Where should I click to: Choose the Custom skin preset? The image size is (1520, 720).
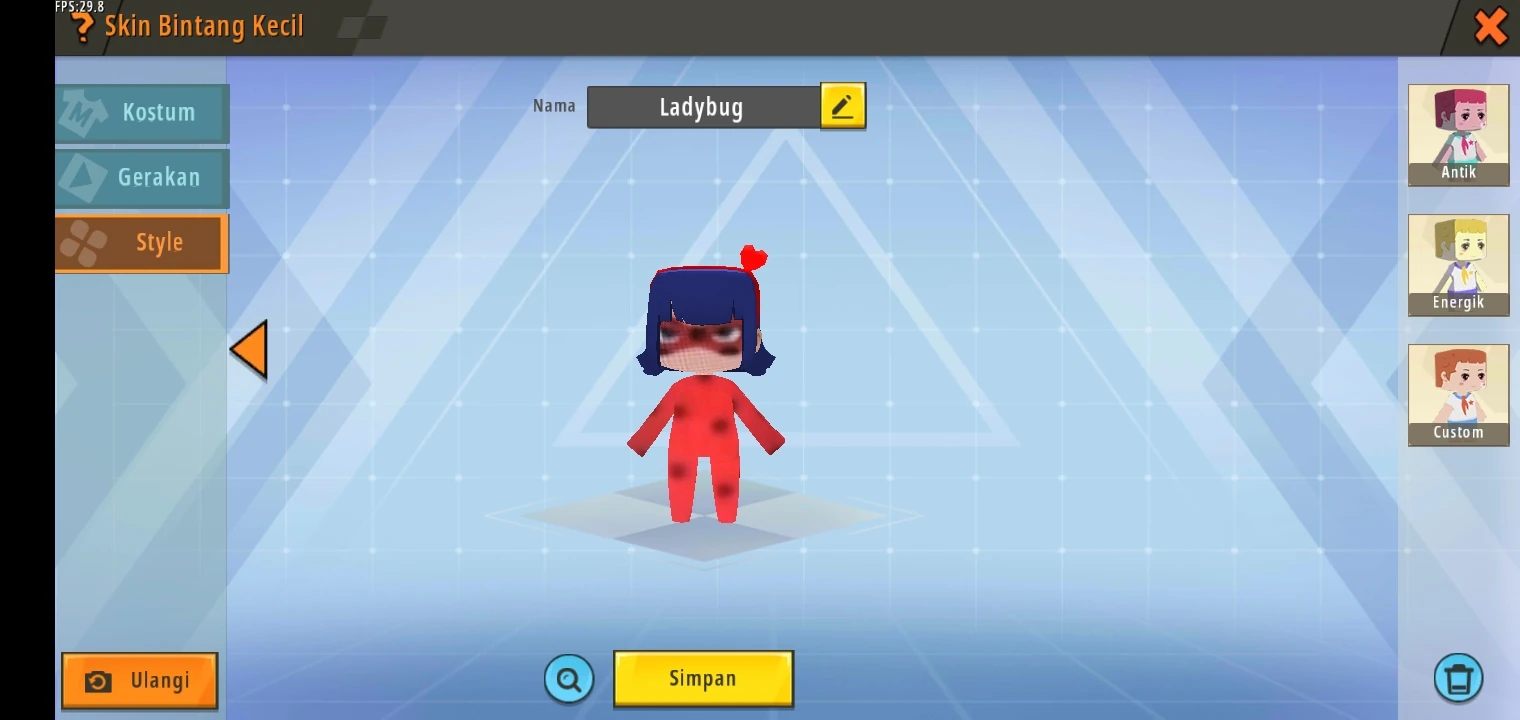click(x=1458, y=395)
